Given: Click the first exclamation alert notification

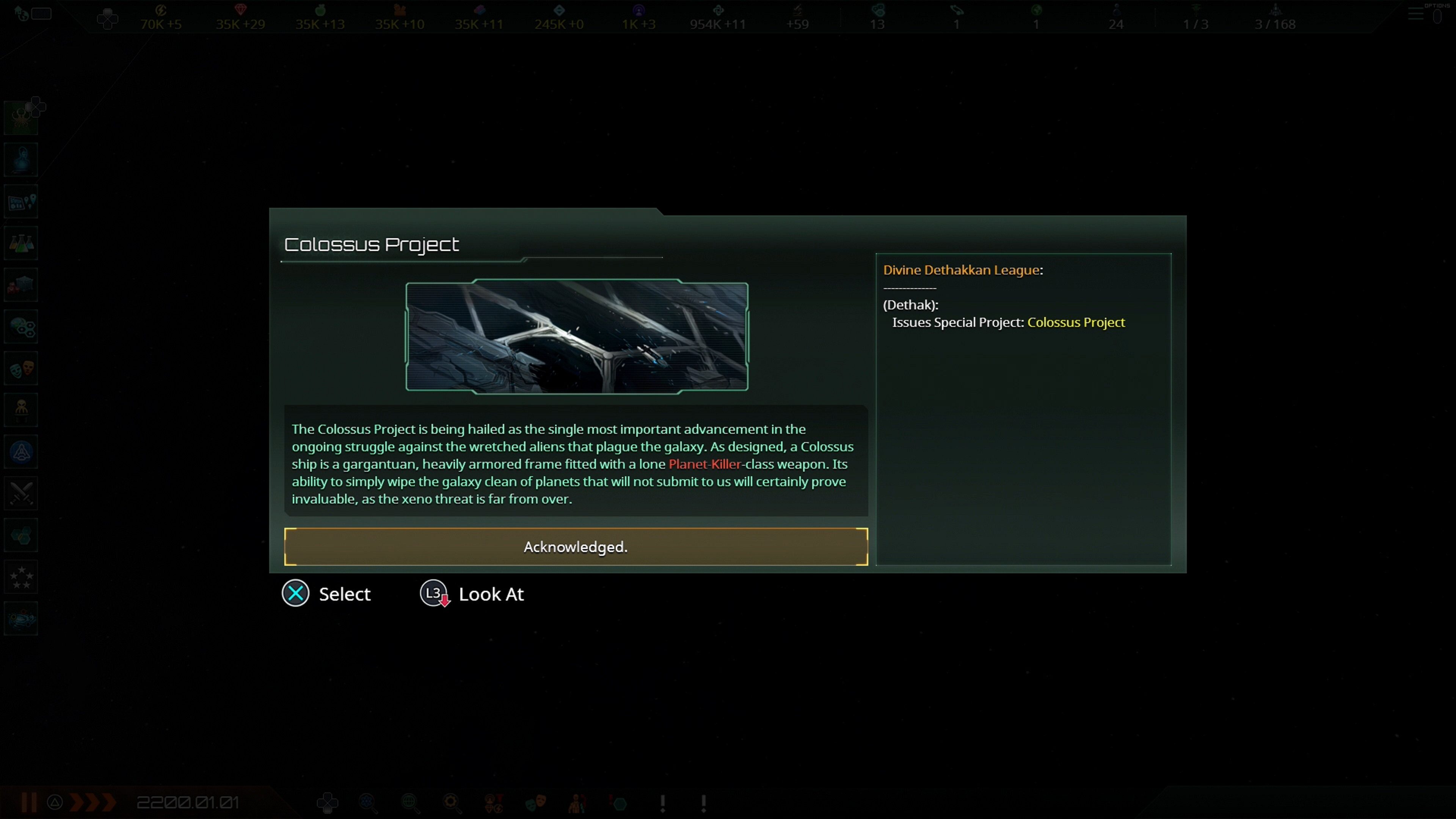Looking at the screenshot, I should pos(662,803).
